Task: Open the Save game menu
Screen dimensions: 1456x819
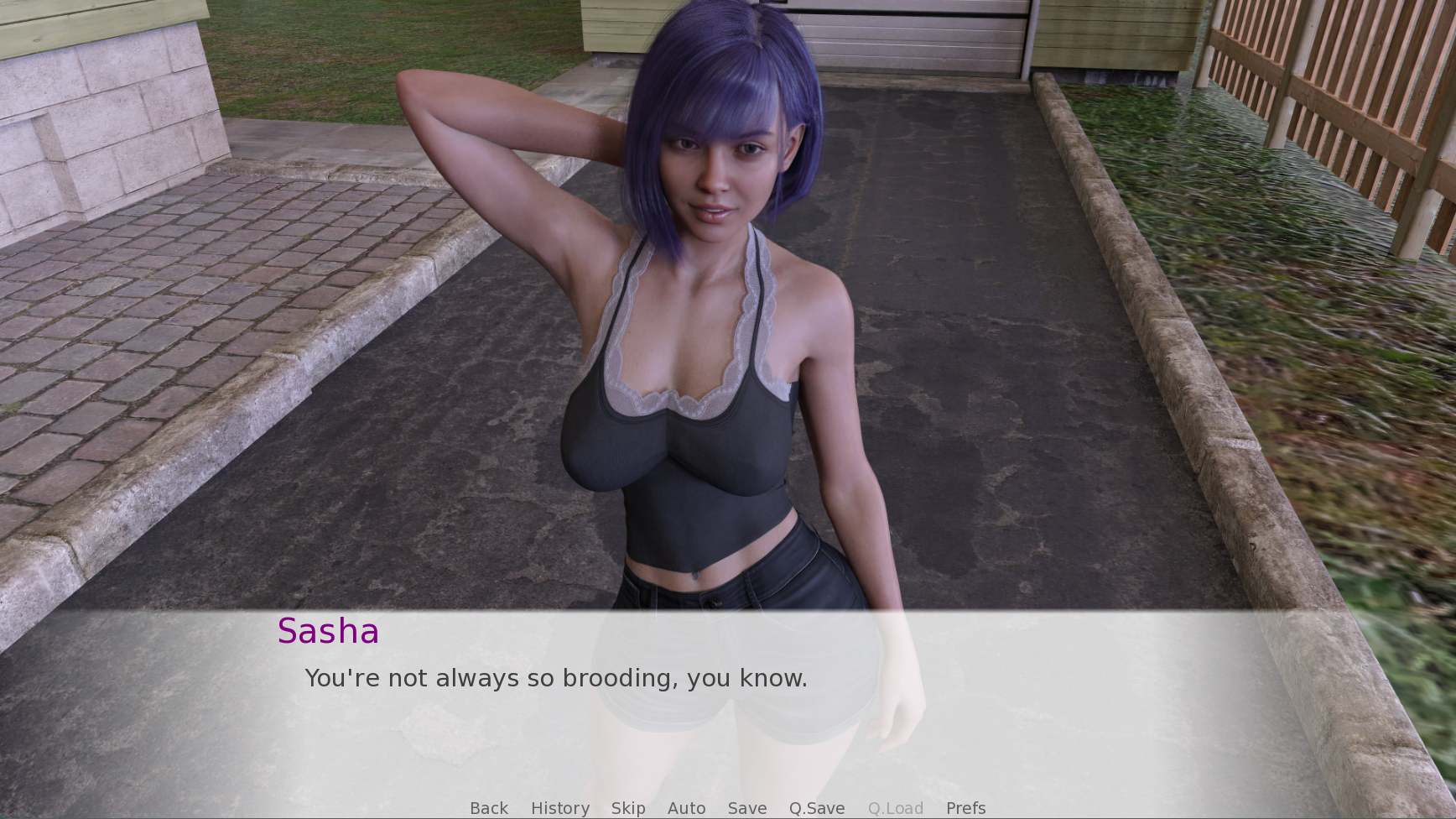Action: 747,808
